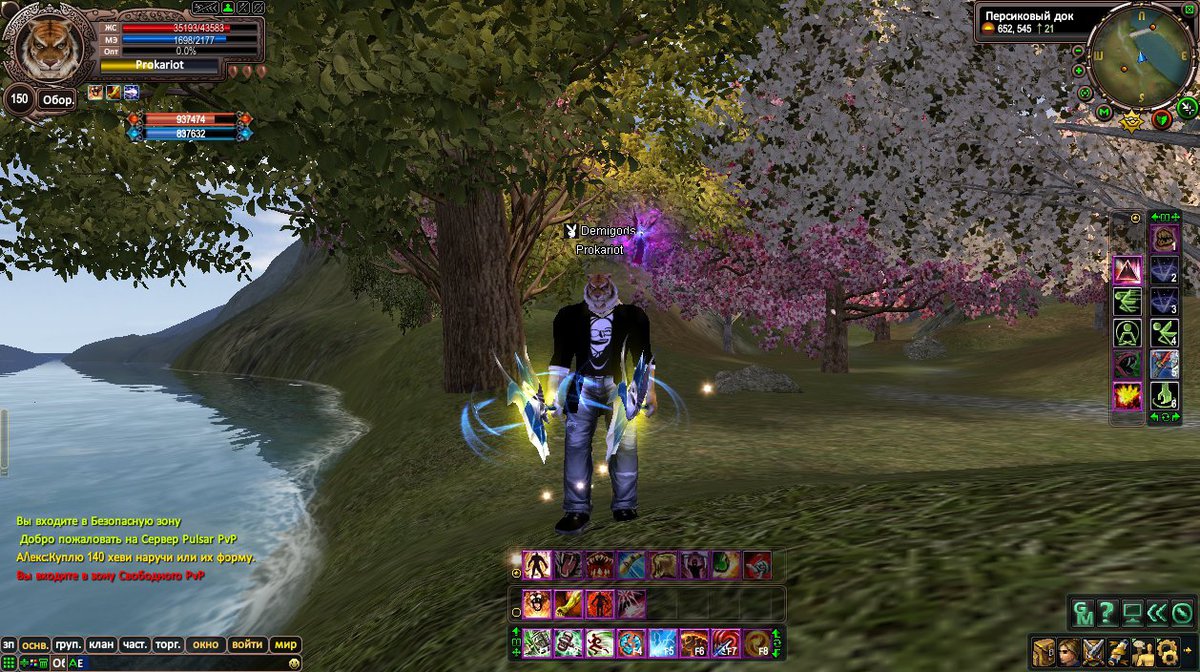1200x672 pixels.
Task: Switch to the 'клан' chat tab
Action: 101,645
